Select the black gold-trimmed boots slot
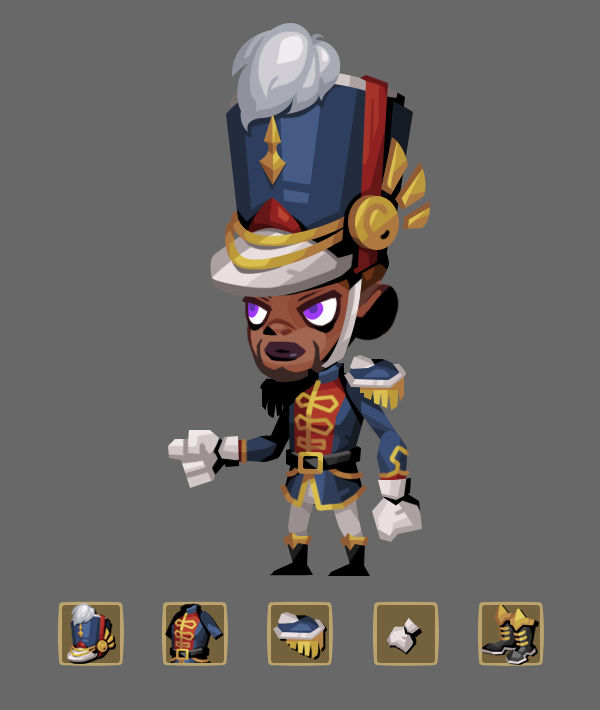 point(510,634)
